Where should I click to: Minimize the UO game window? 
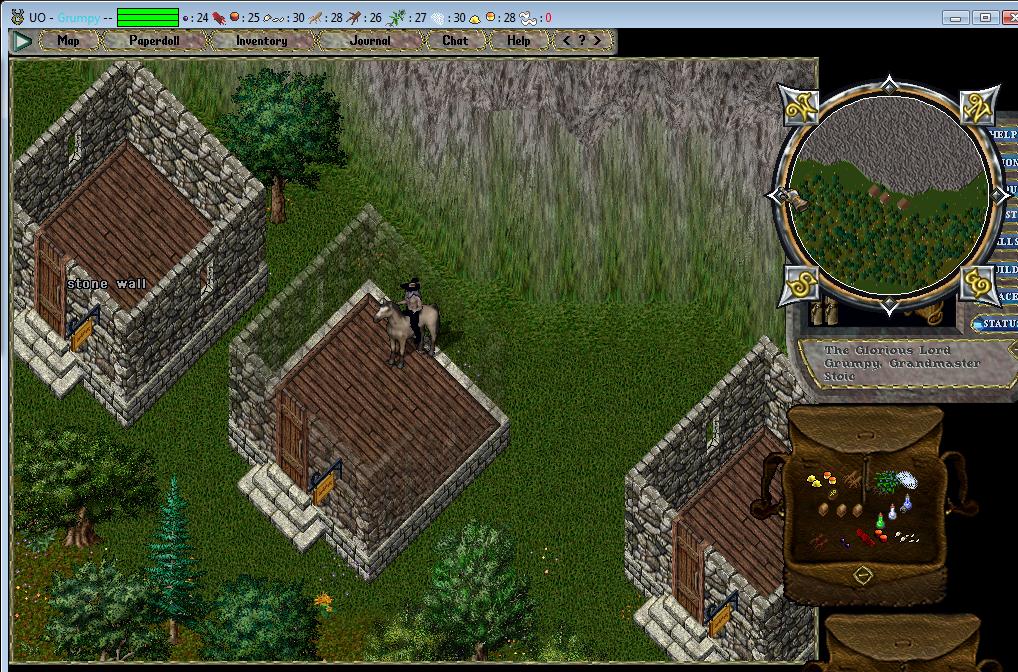(x=958, y=17)
